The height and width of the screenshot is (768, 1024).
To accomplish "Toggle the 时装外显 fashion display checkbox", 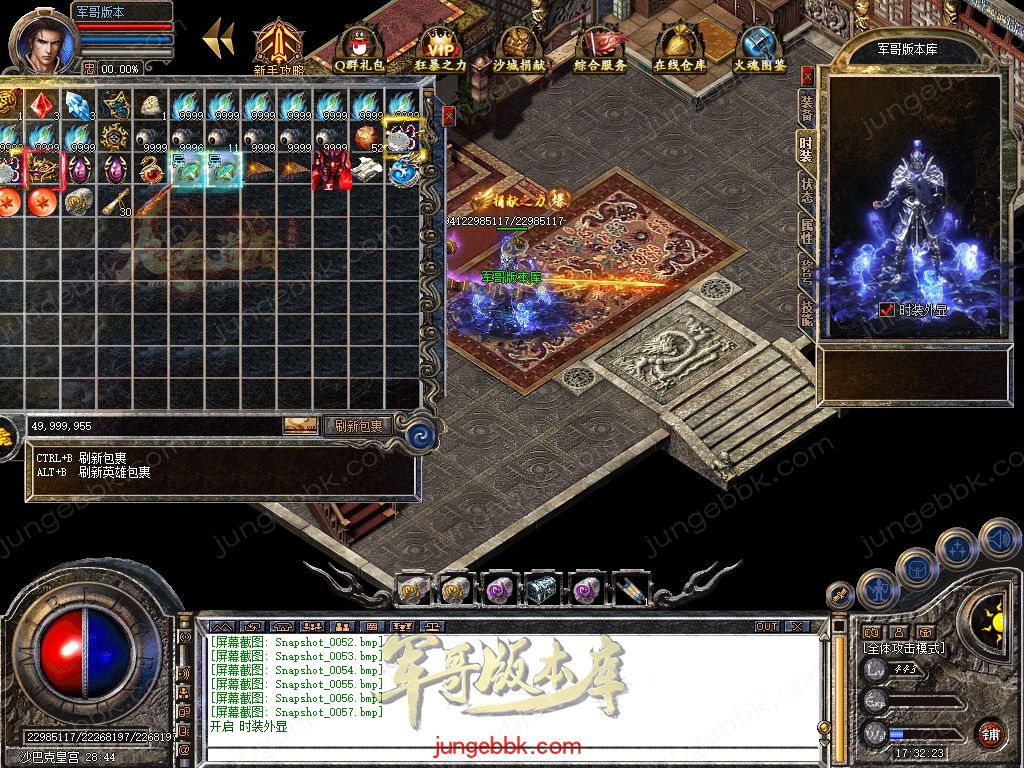I will click(x=886, y=310).
